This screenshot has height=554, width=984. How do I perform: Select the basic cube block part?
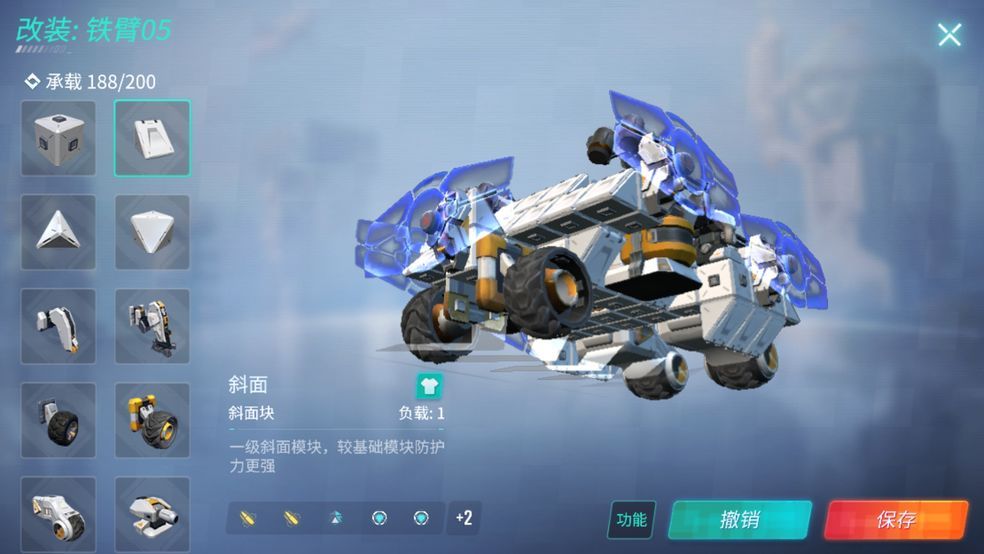(x=59, y=138)
